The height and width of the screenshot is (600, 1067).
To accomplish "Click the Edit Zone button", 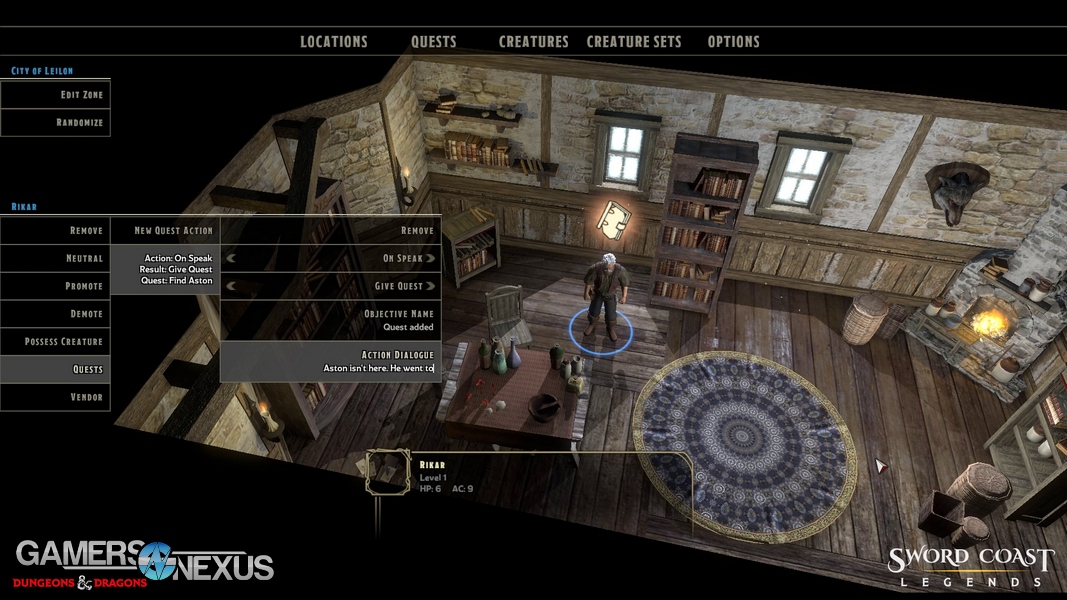I will coord(56,95).
